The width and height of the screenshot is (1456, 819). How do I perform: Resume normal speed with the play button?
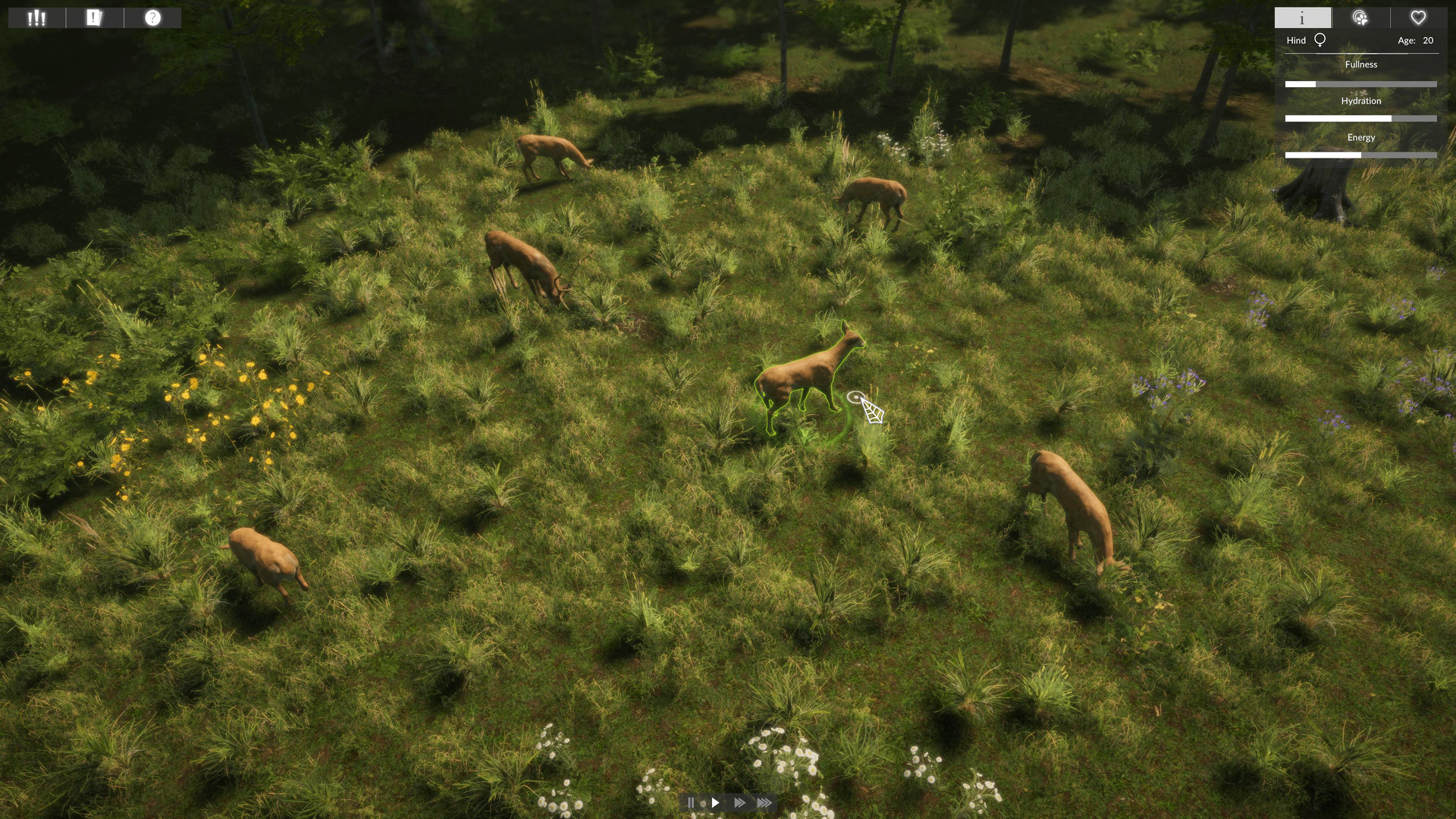pos(716,802)
